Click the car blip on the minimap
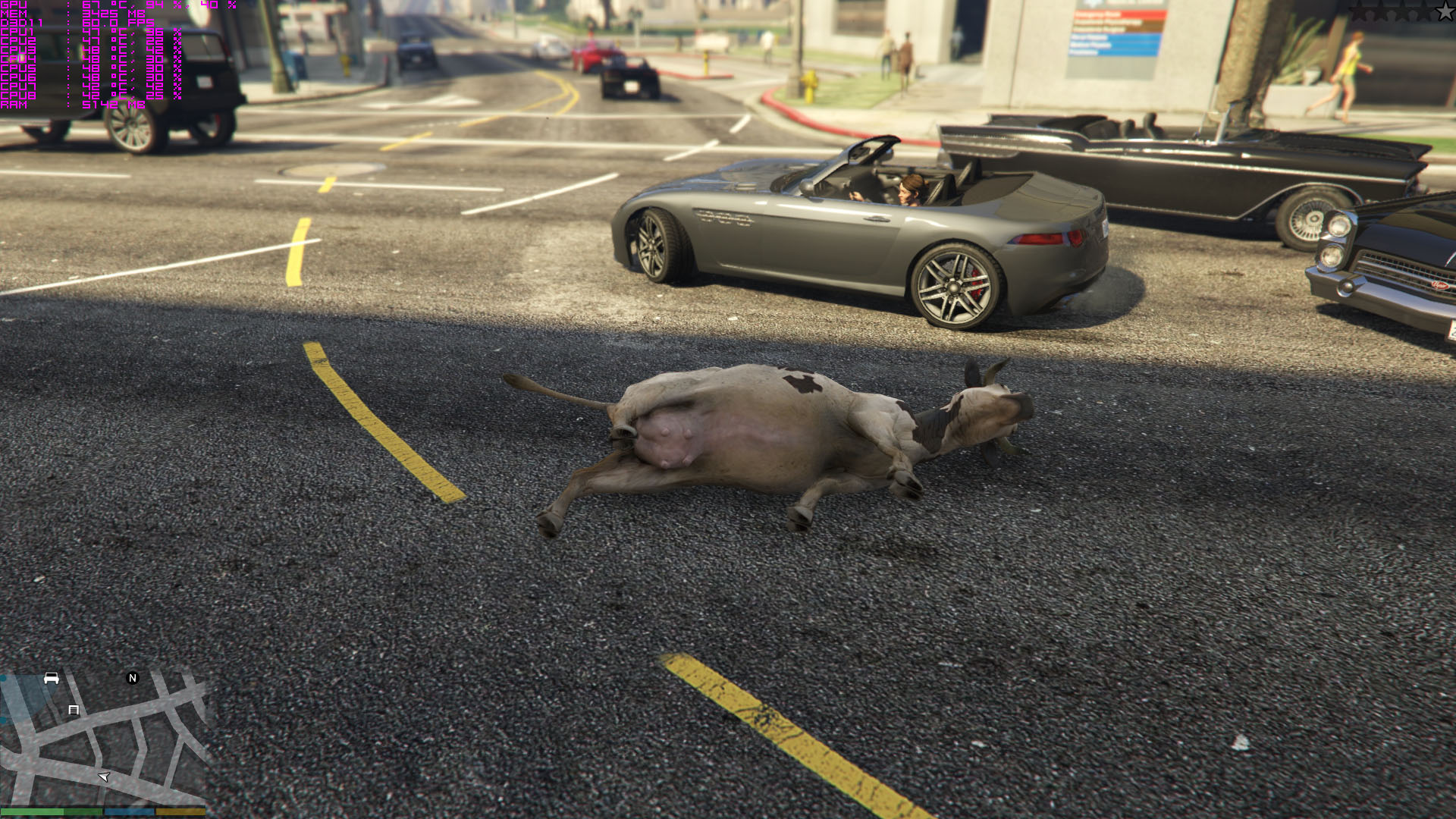1456x819 pixels. [52, 678]
